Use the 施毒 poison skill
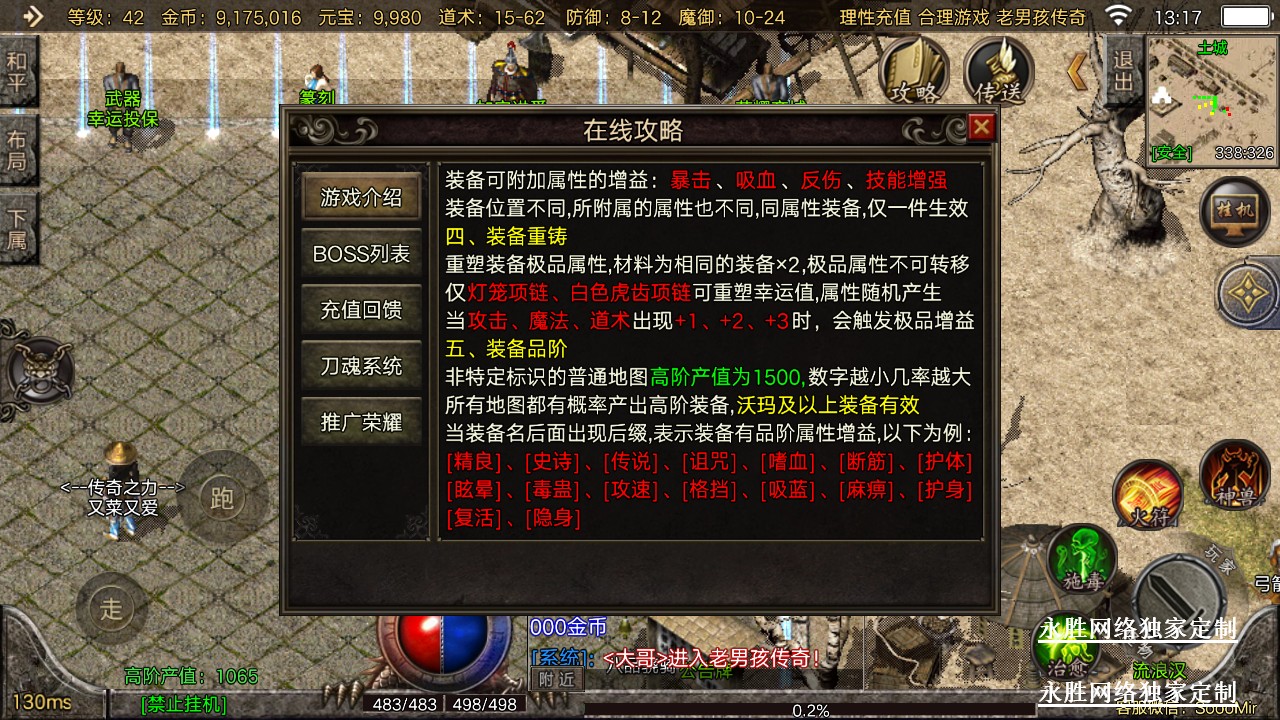 coord(1081,555)
